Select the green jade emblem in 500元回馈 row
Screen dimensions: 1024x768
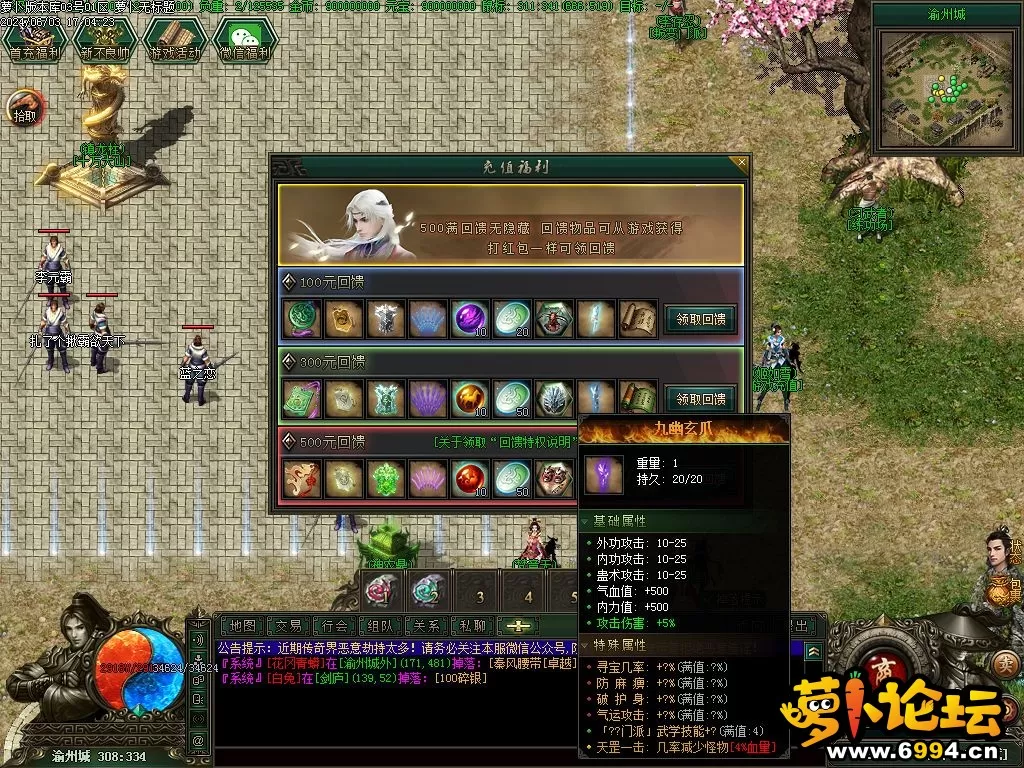point(385,478)
